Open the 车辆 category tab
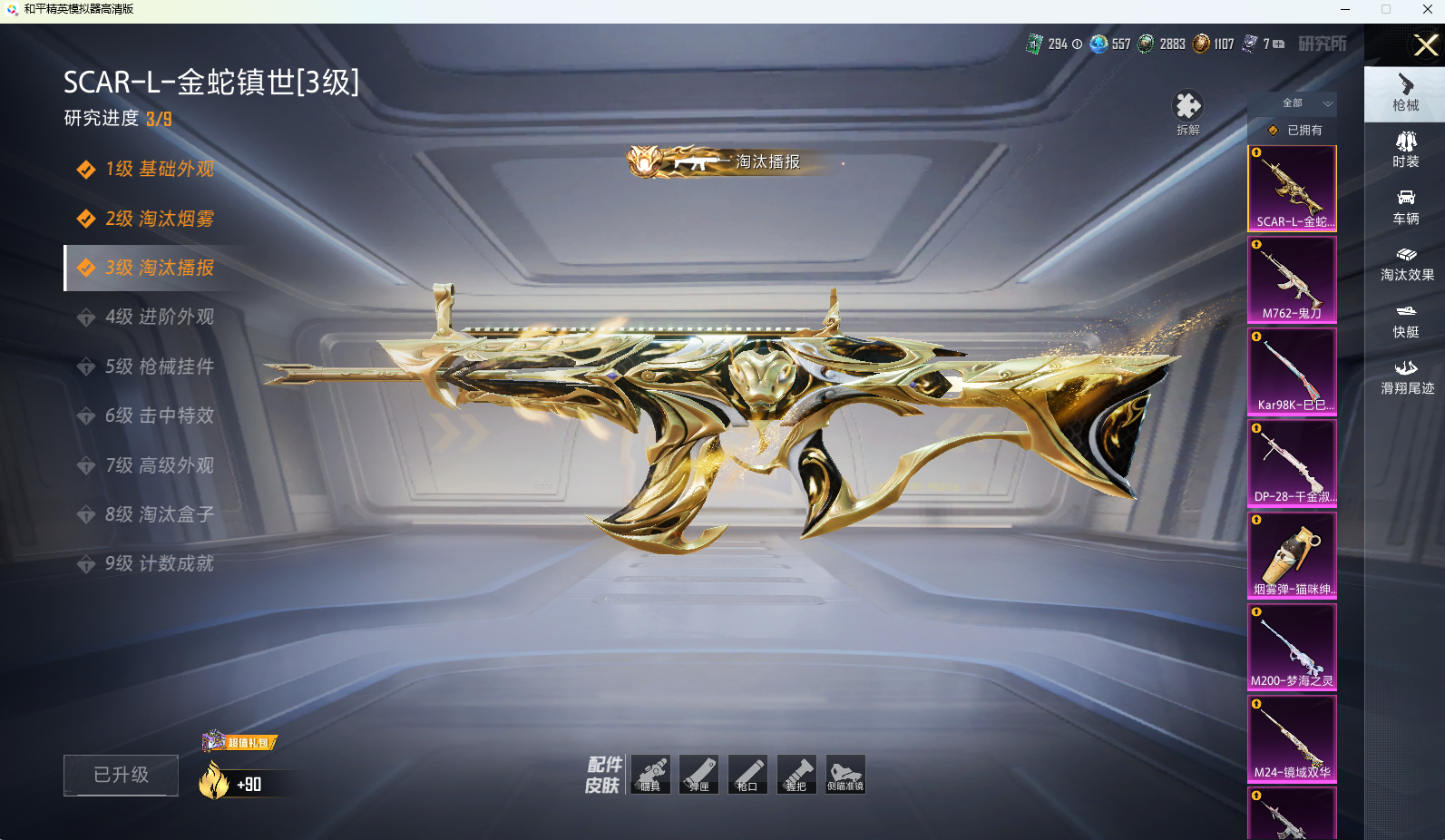This screenshot has height=840, width=1445. 1405,207
